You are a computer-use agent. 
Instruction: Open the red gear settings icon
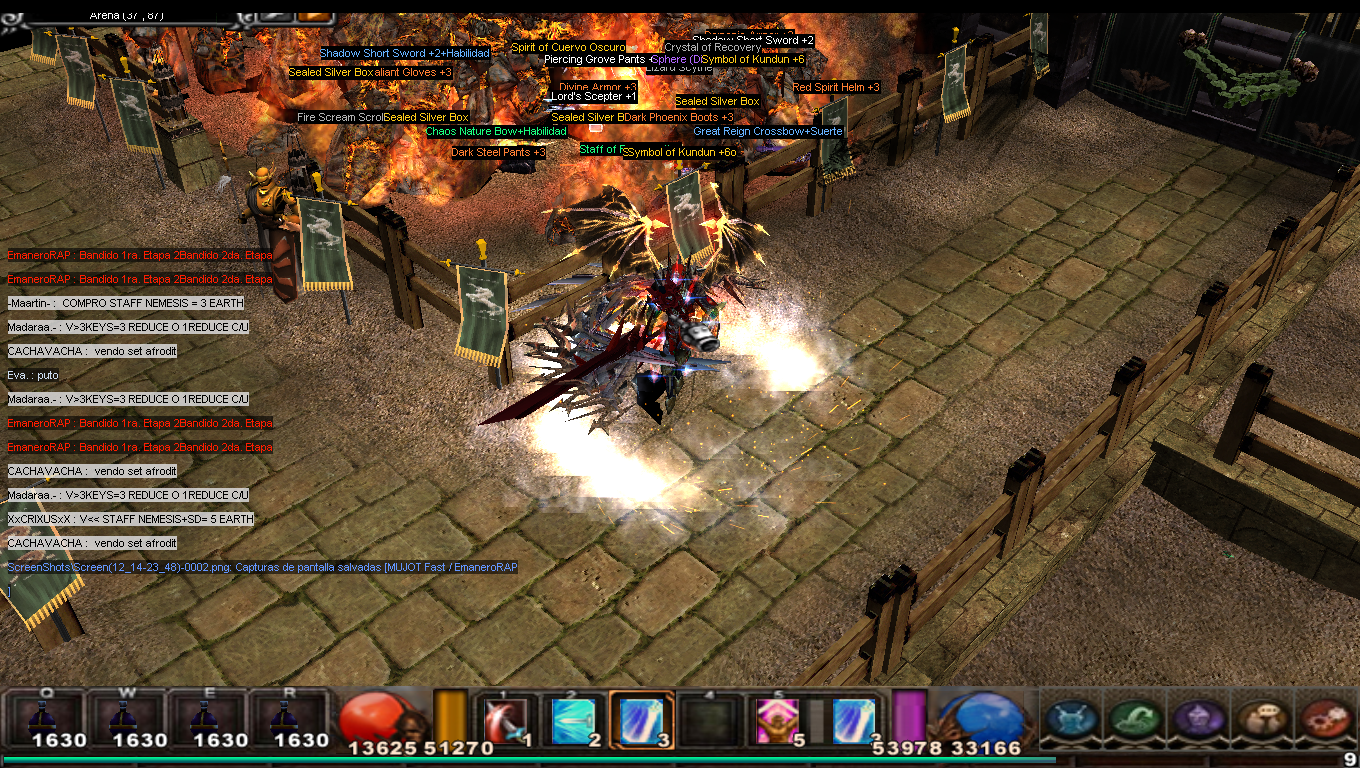[x=1326, y=718]
